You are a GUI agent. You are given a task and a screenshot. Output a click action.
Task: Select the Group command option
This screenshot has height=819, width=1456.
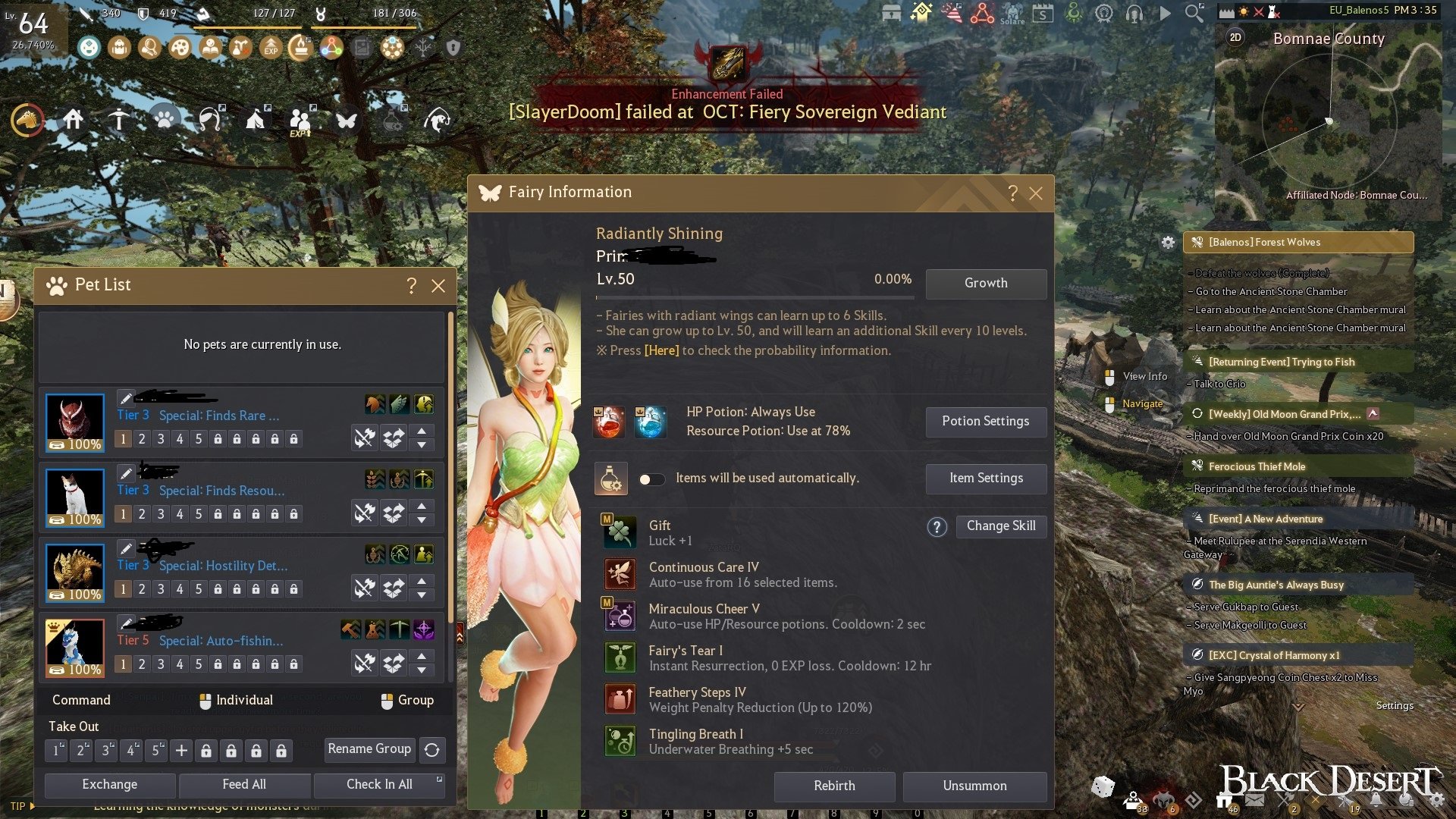(406, 701)
